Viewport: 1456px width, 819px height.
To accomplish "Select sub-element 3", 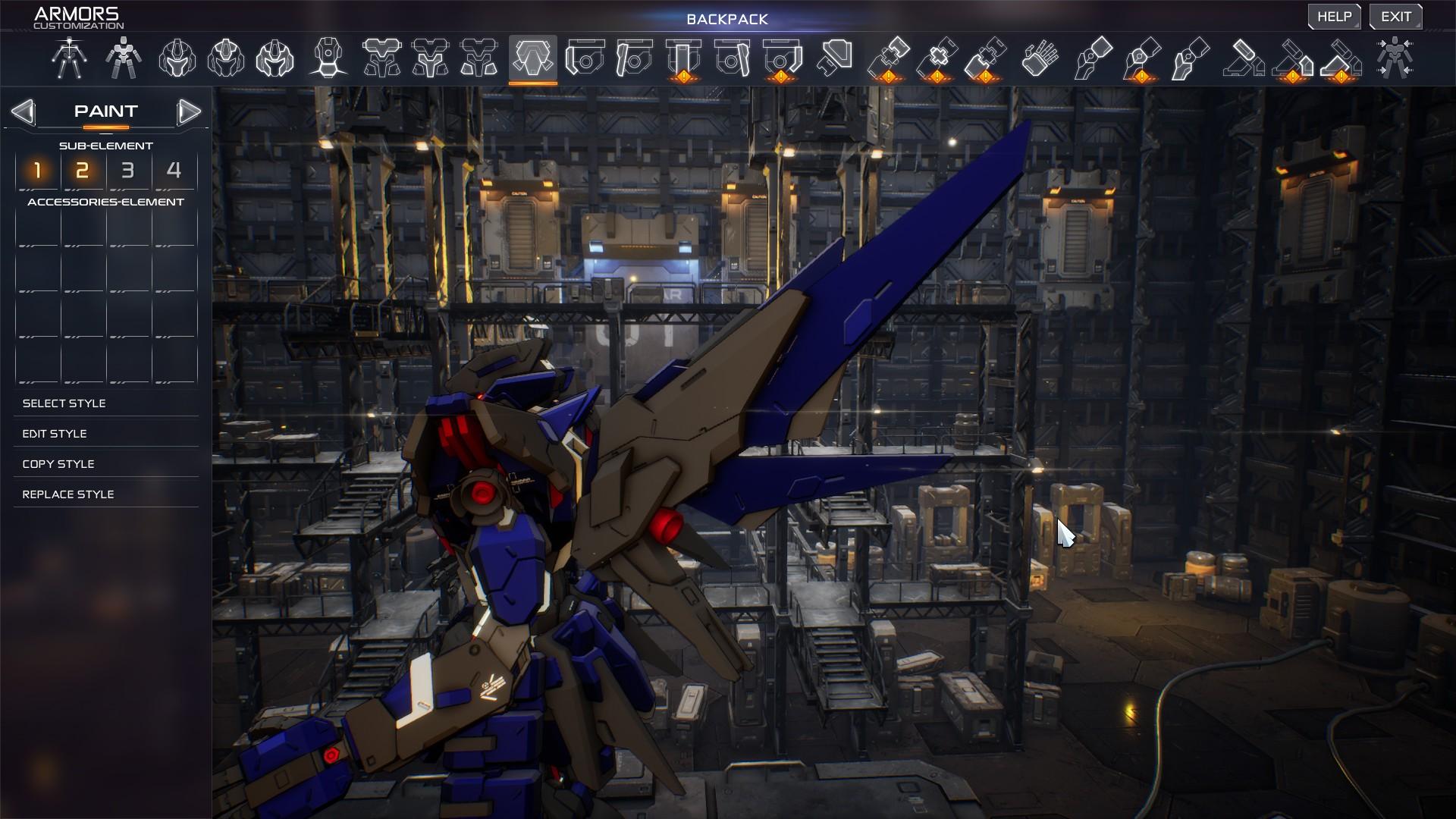I will [x=128, y=171].
